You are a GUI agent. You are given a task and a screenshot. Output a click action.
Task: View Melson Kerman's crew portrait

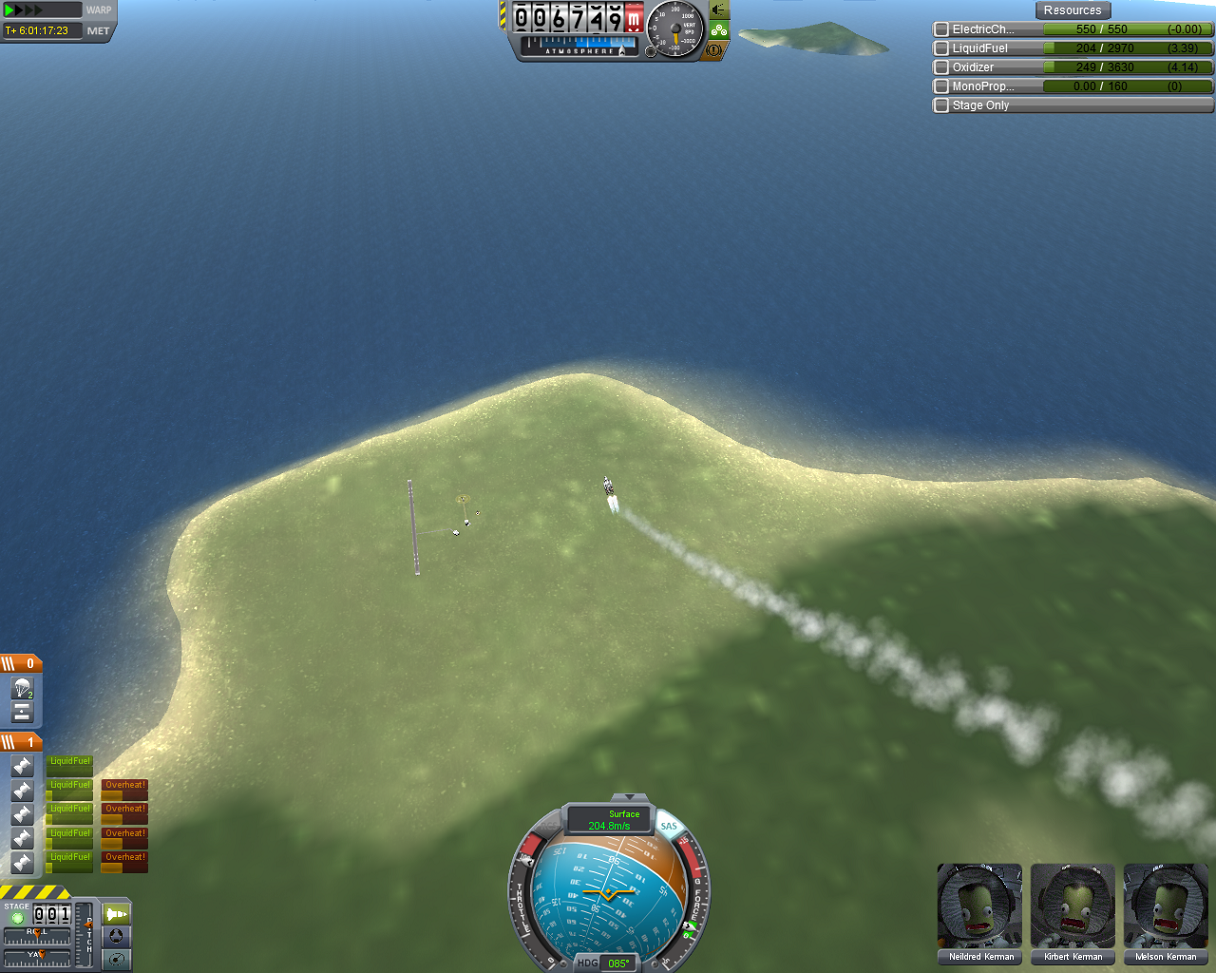pos(1165,906)
